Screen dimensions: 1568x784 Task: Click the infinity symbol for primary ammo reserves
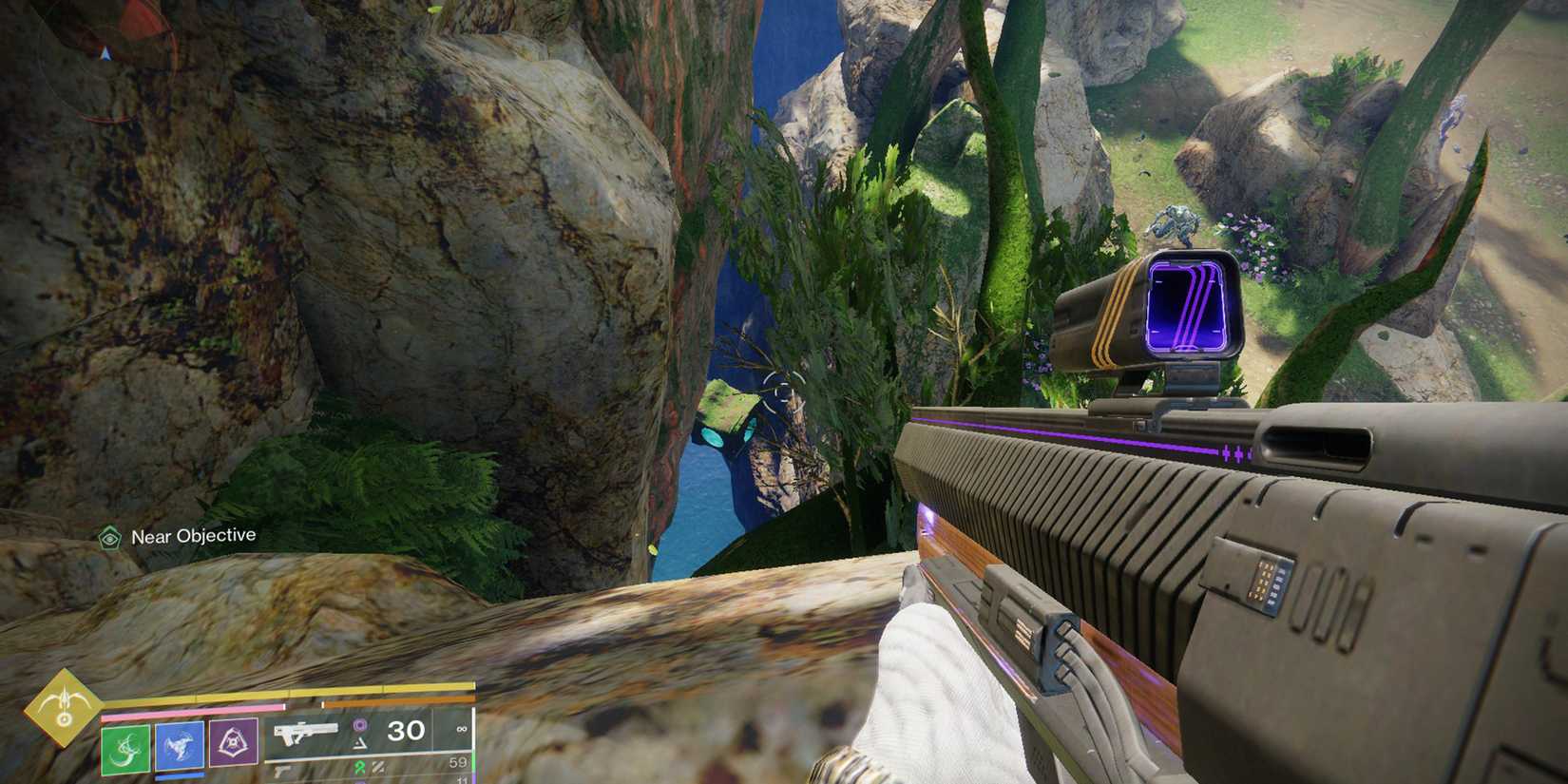(461, 730)
